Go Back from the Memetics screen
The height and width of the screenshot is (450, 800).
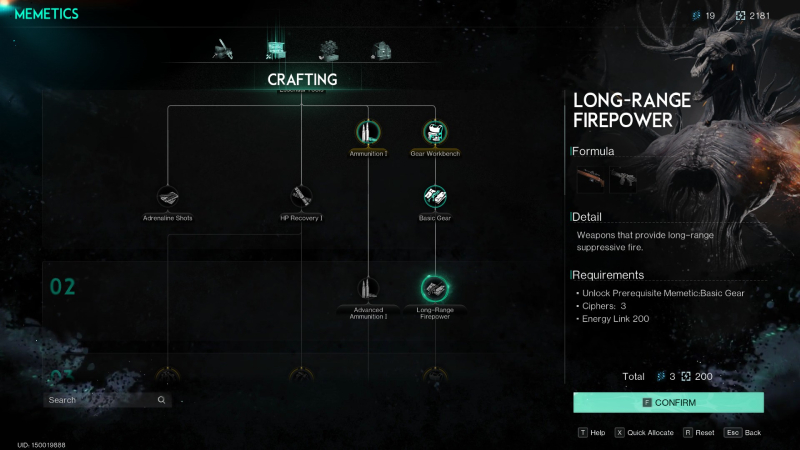pos(744,433)
